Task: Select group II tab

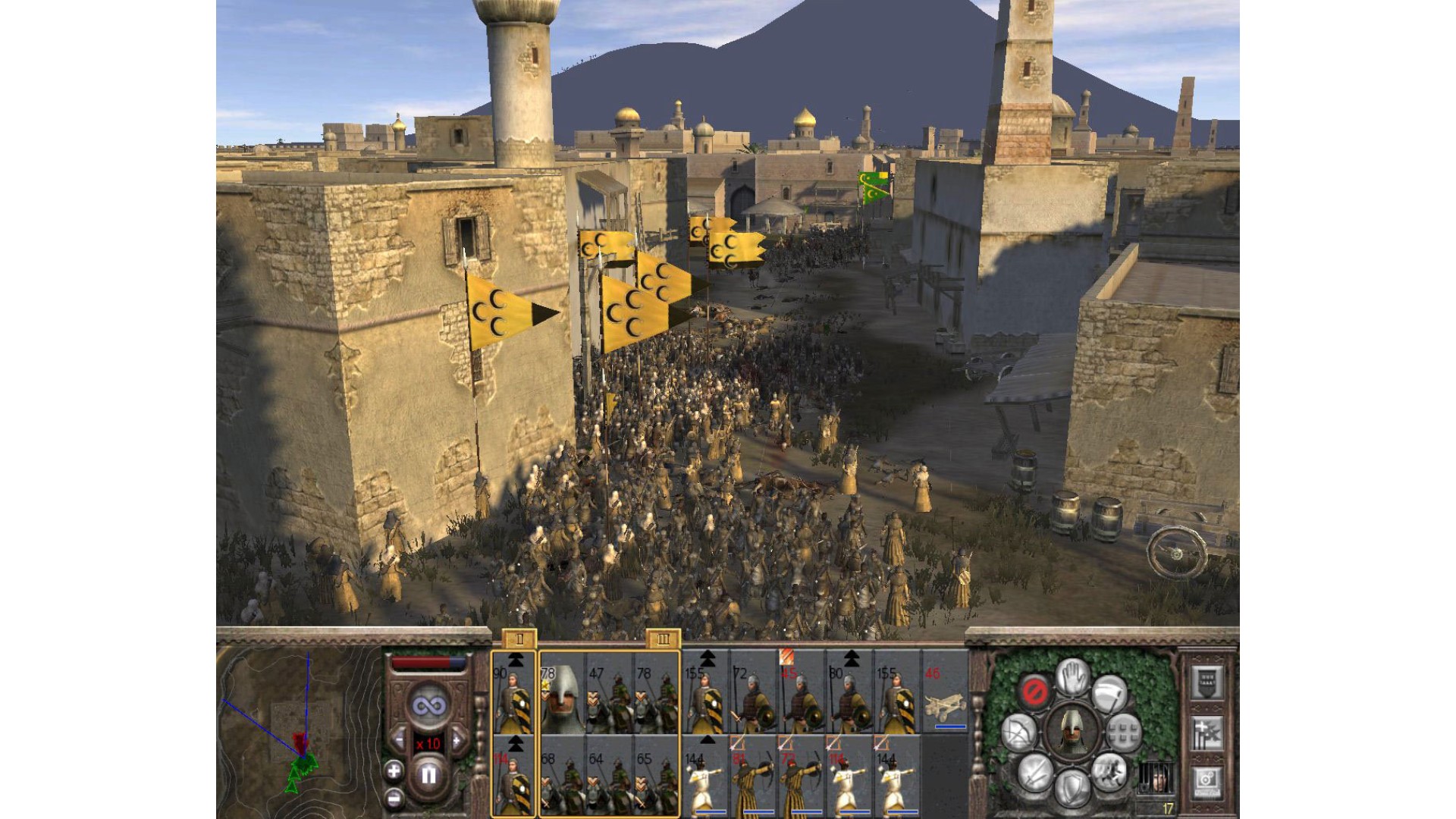Action: point(519,639)
